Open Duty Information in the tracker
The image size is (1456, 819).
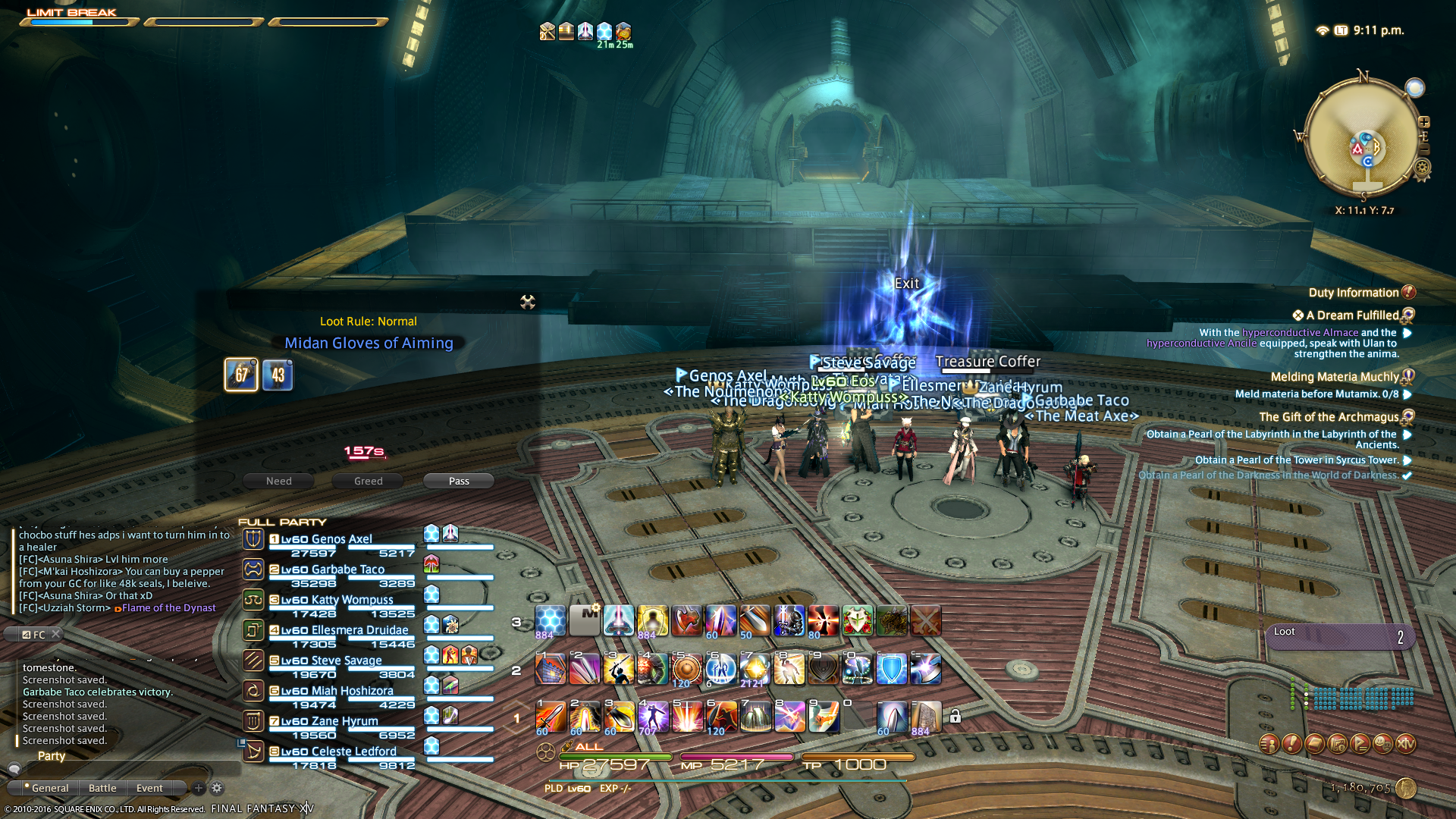click(1354, 293)
